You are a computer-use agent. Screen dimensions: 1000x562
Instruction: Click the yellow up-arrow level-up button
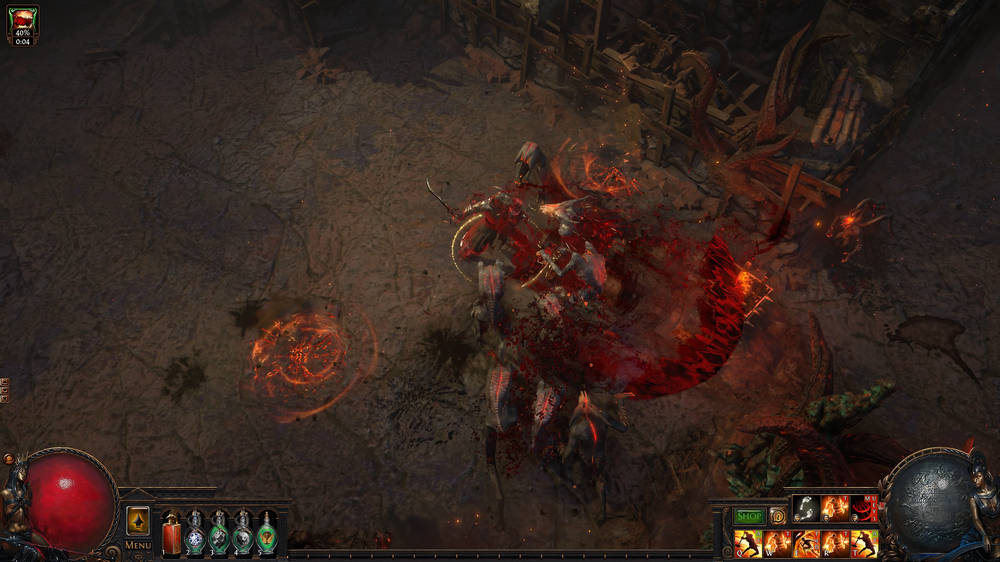[x=138, y=521]
